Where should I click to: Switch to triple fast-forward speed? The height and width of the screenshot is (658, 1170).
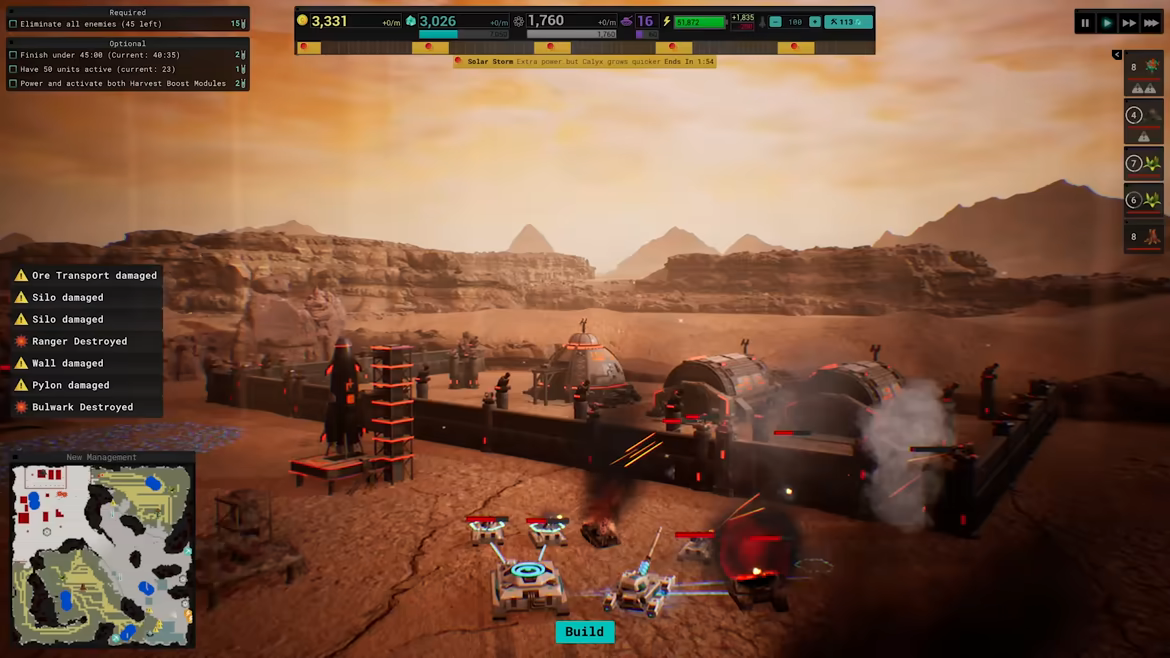point(1151,23)
